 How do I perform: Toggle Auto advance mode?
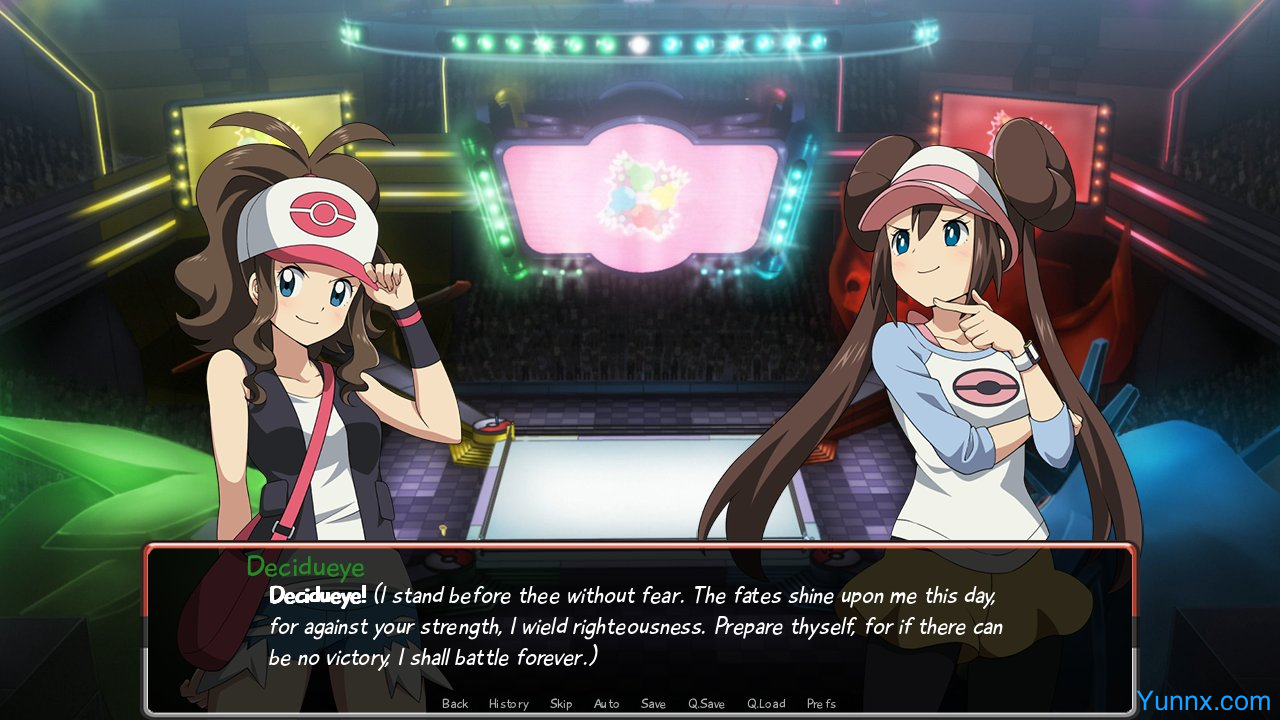click(x=606, y=704)
